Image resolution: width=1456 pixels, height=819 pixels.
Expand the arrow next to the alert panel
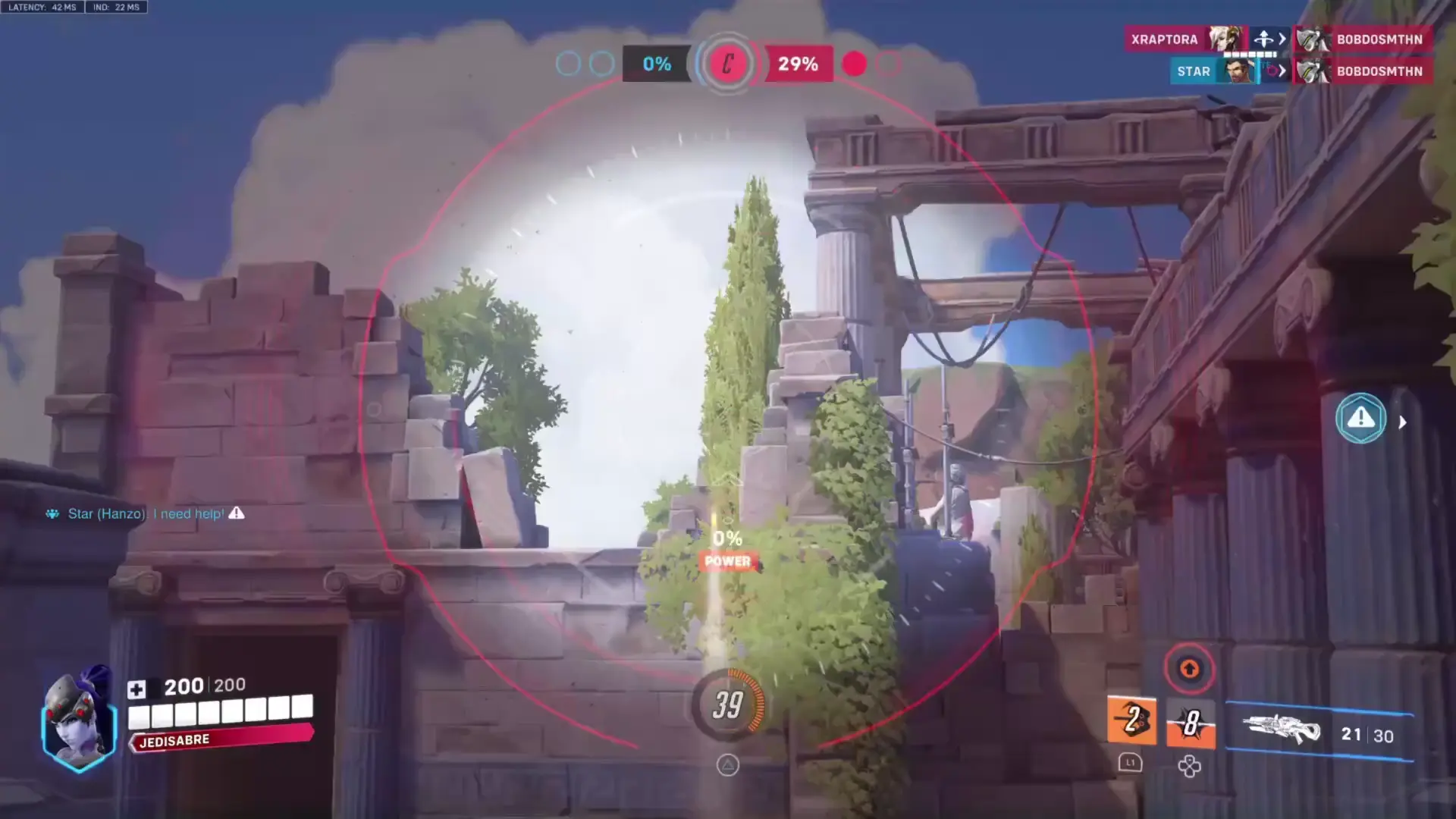tap(1402, 422)
